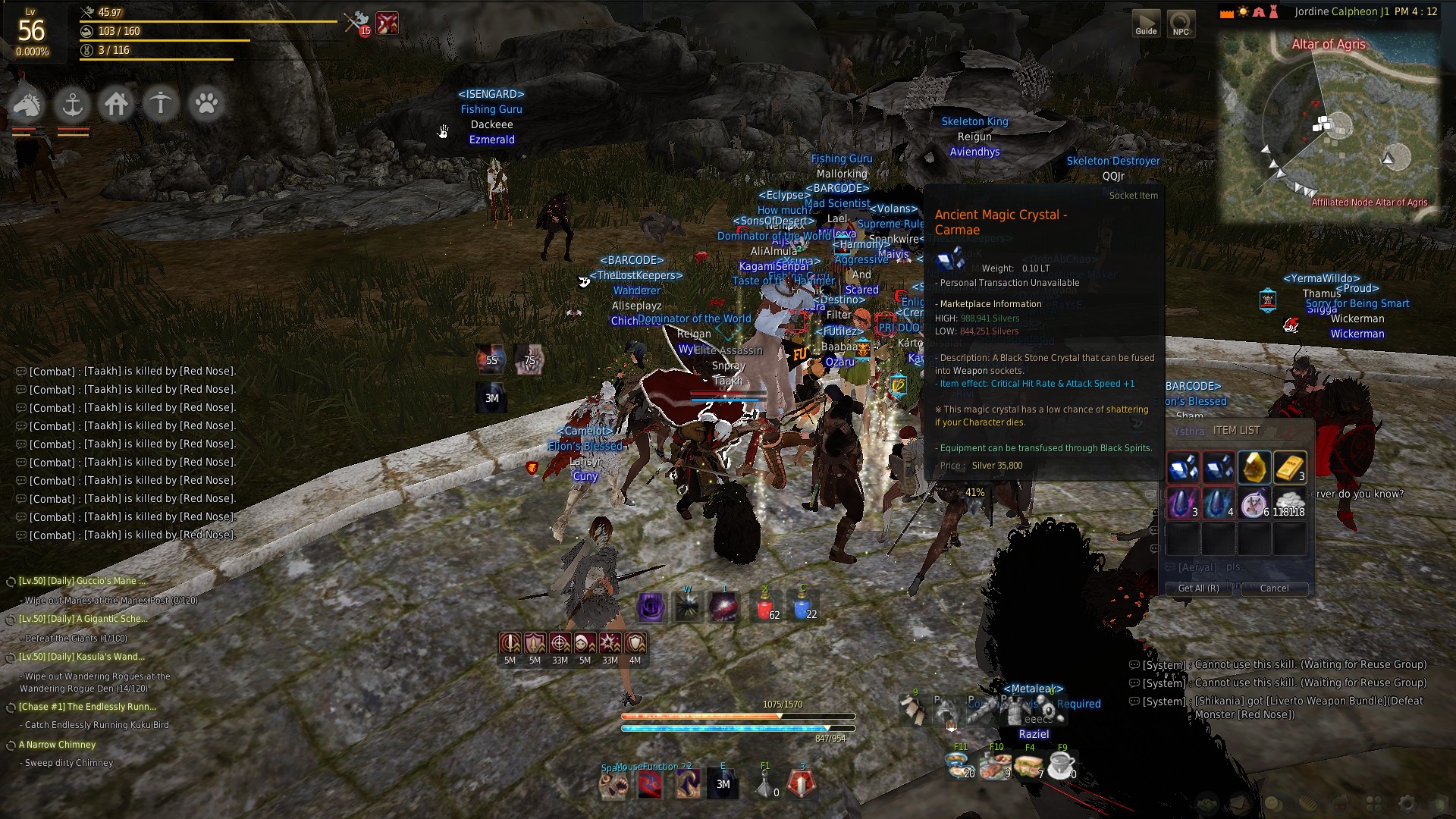The height and width of the screenshot is (819, 1456).
Task: Open the pickaxe worker icon
Action: tap(161, 104)
